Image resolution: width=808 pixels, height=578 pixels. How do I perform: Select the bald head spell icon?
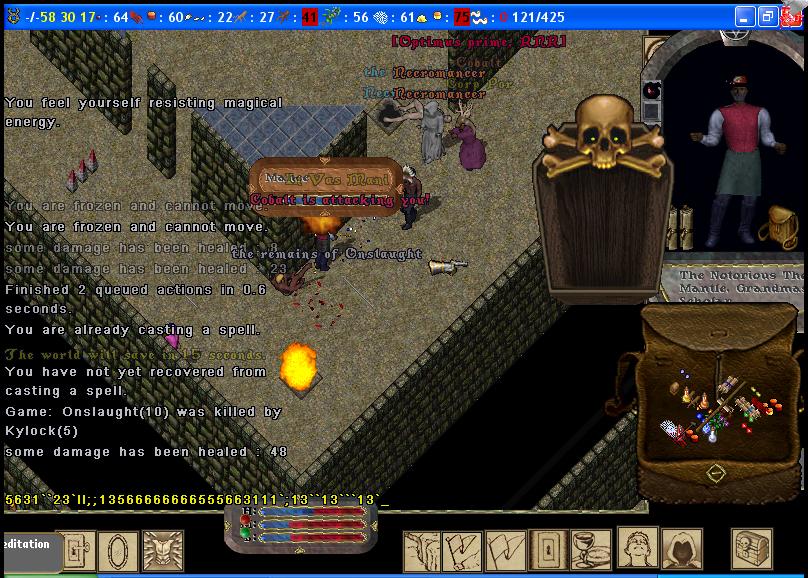click(638, 548)
